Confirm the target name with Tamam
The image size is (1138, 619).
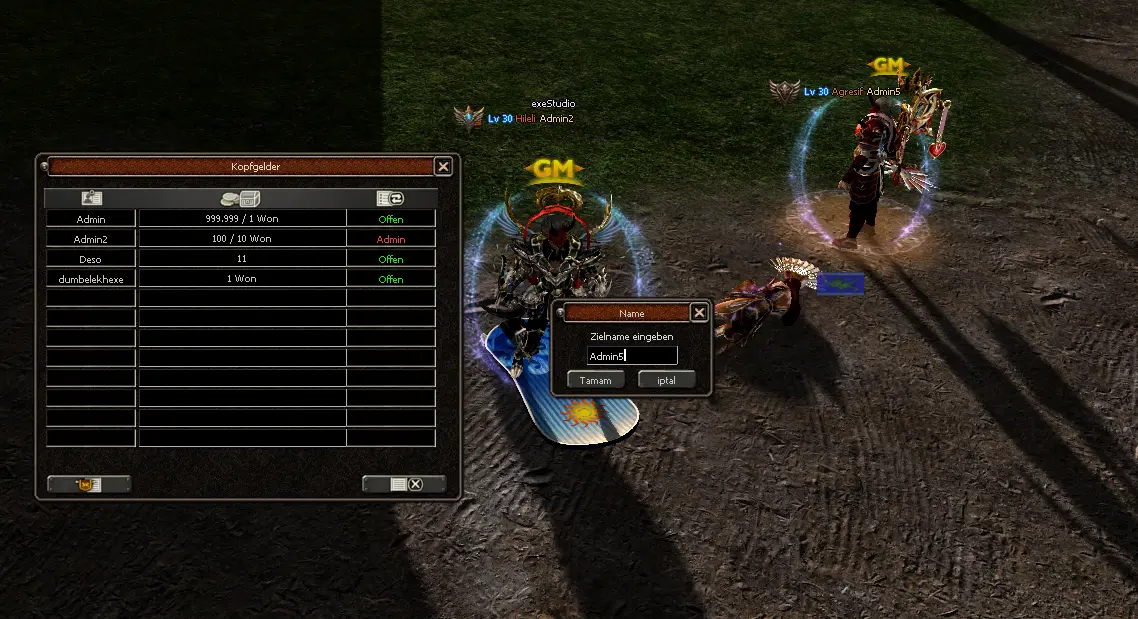pyautogui.click(x=596, y=380)
